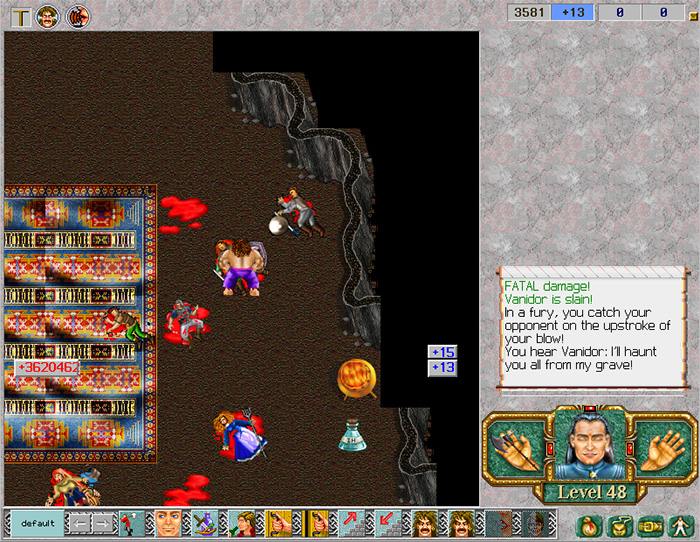Click the left arrow toolbar button
The width and height of the screenshot is (700, 542).
[x=78, y=523]
